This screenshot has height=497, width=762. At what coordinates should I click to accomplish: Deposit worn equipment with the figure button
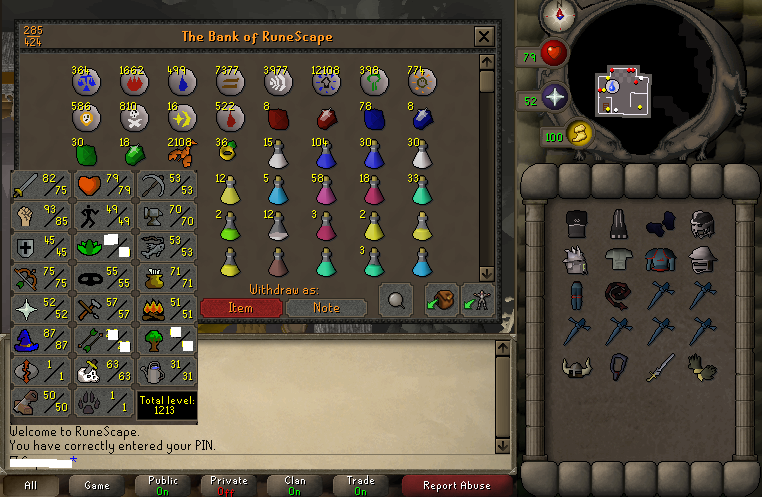pos(477,301)
